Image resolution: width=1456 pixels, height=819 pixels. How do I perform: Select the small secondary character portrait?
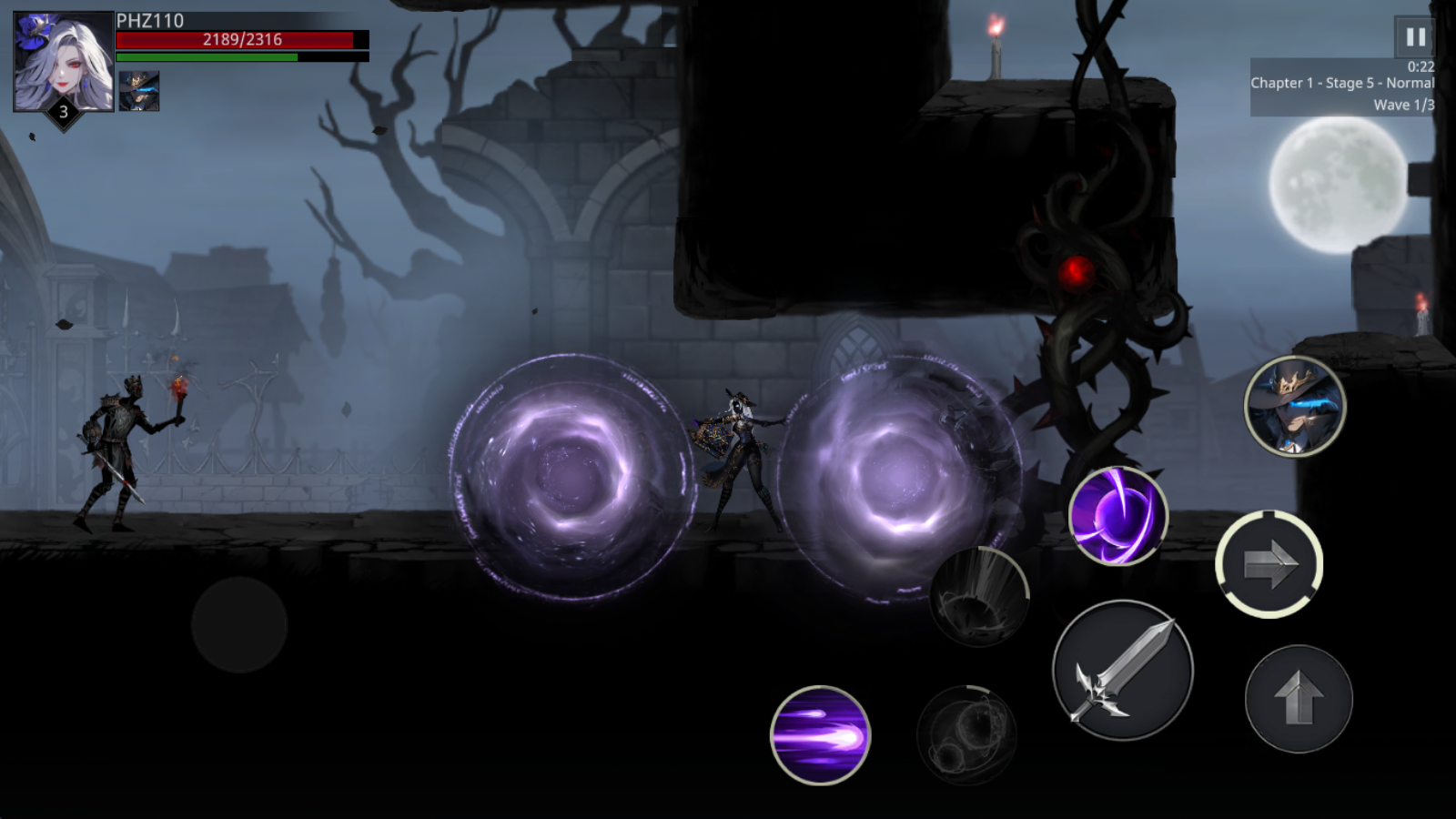point(139,91)
